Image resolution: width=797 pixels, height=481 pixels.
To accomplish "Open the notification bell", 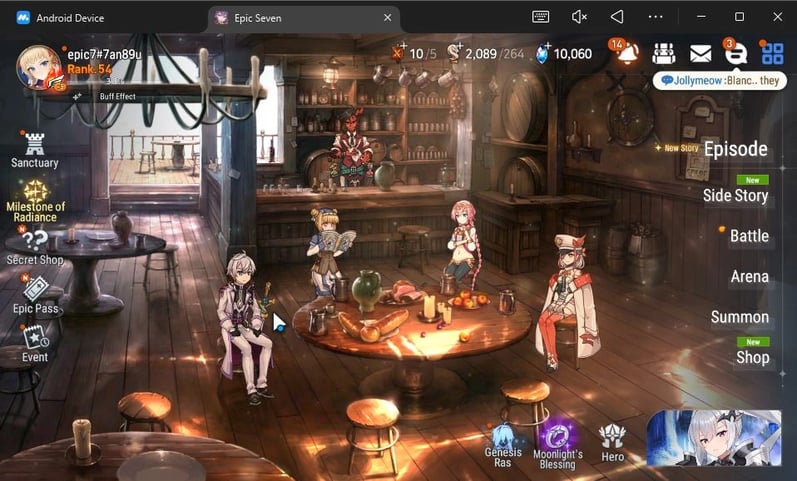I will 627,54.
